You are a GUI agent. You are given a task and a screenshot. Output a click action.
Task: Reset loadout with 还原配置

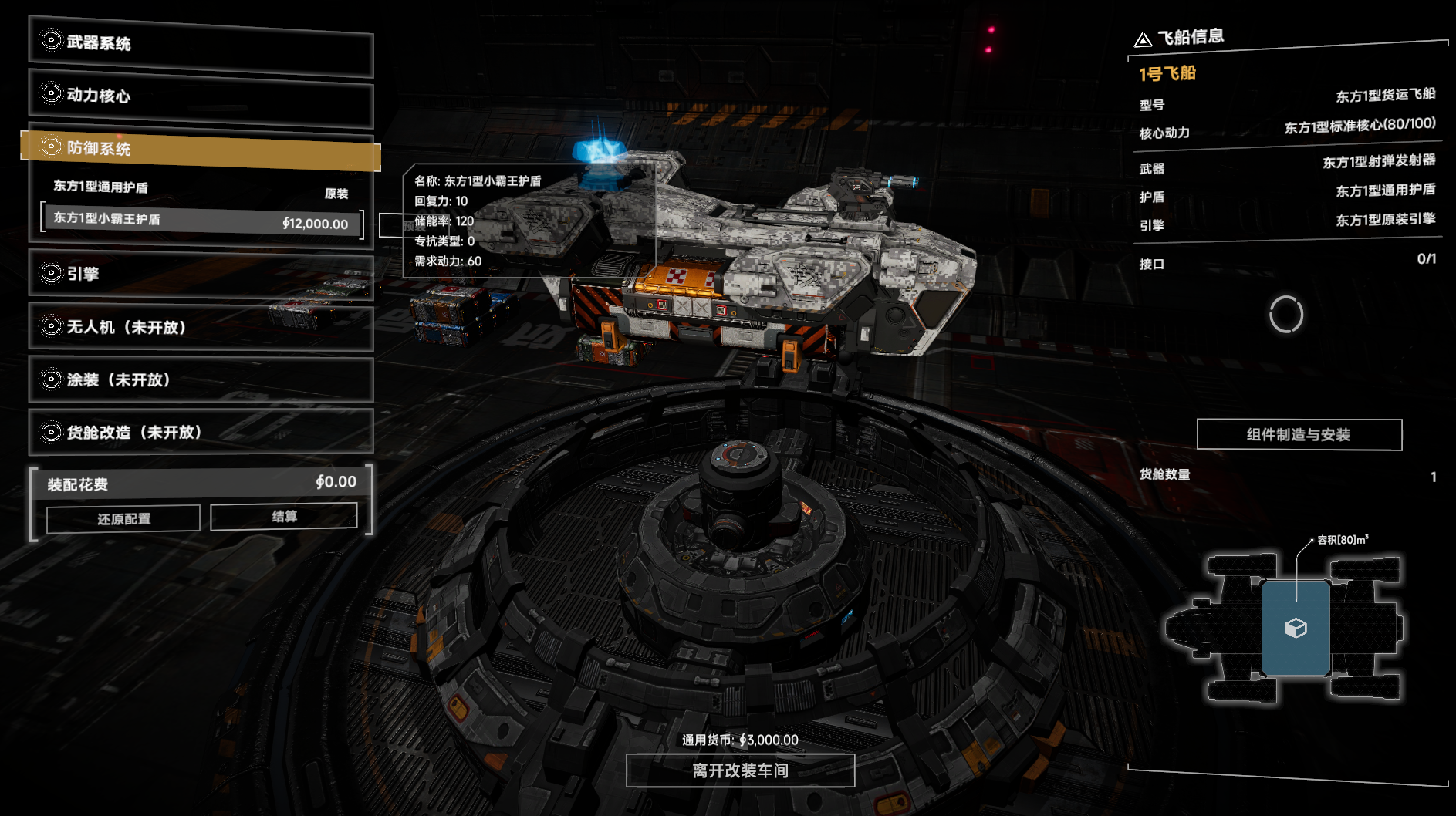coord(123,519)
